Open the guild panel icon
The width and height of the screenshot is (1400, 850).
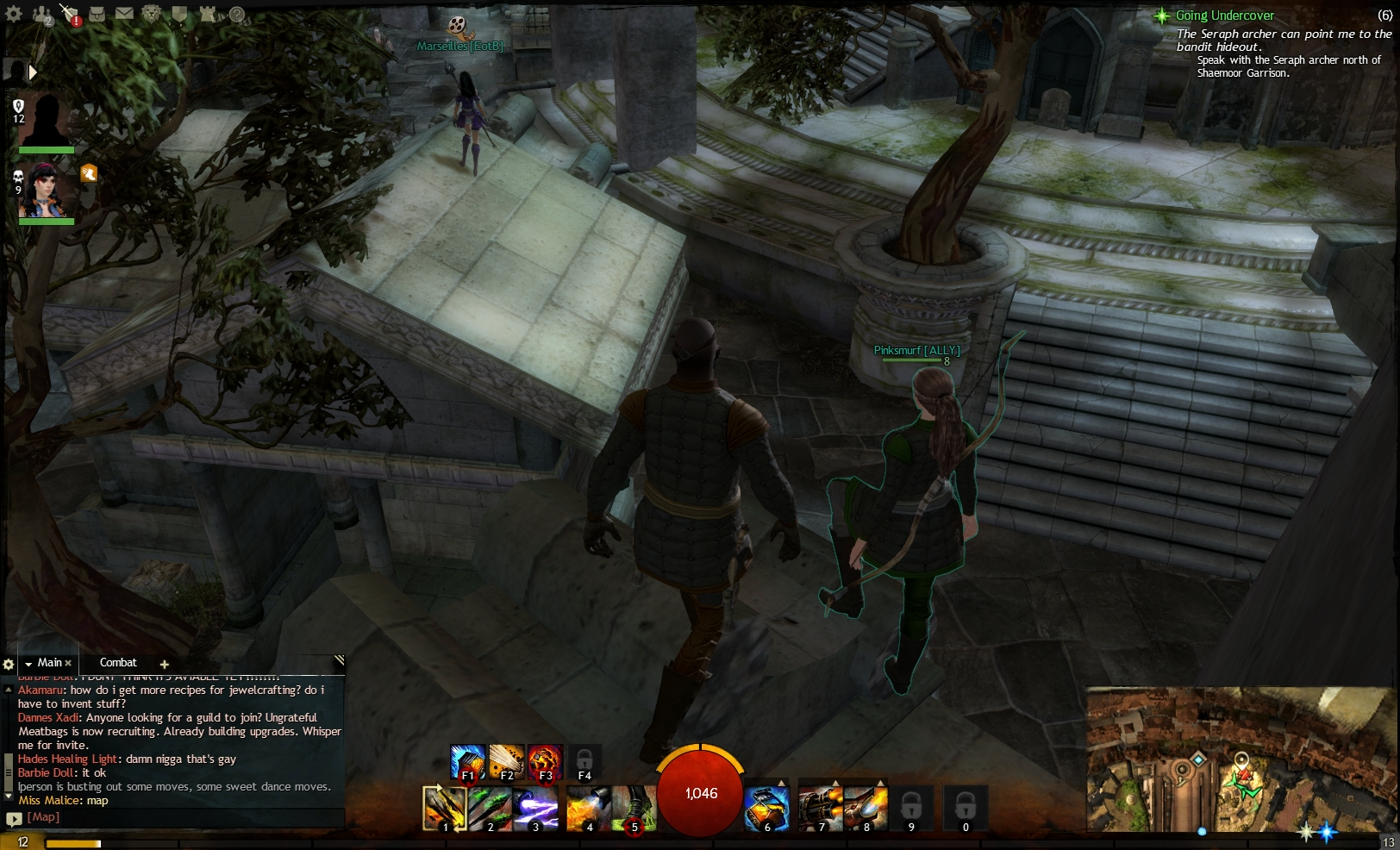pyautogui.click(x=180, y=14)
